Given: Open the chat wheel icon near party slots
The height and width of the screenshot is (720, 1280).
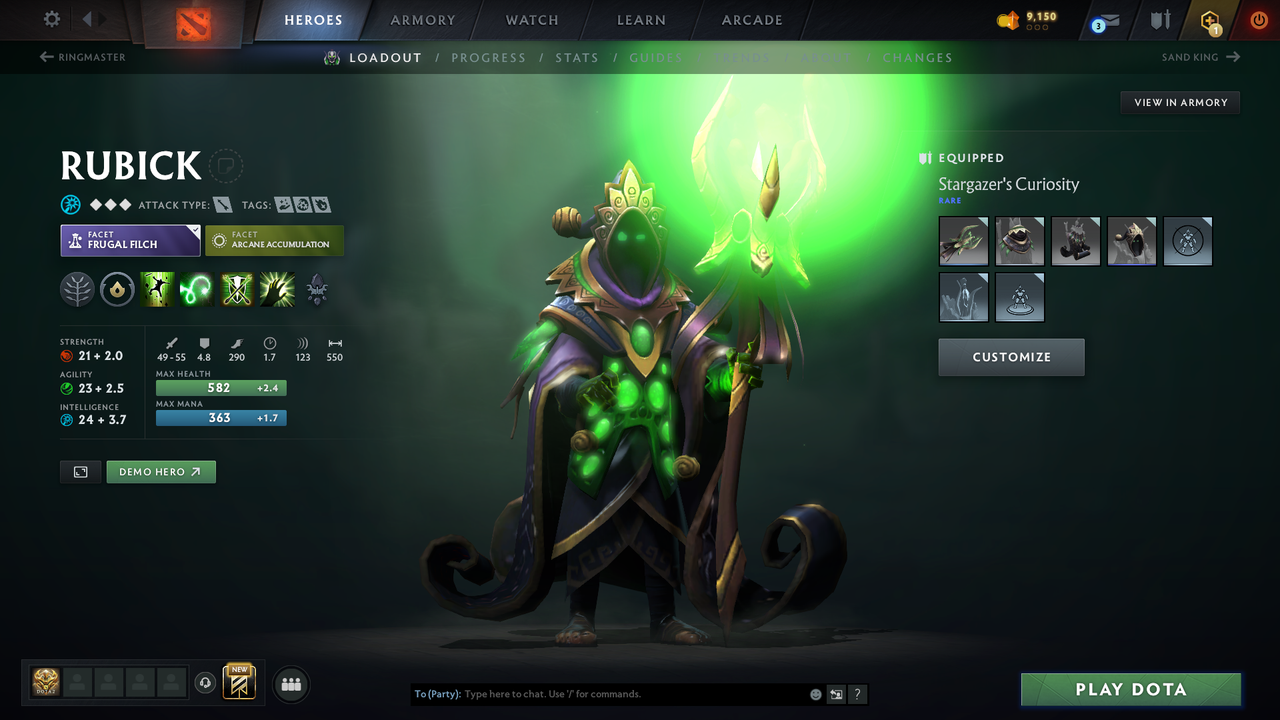Looking at the screenshot, I should coord(207,683).
